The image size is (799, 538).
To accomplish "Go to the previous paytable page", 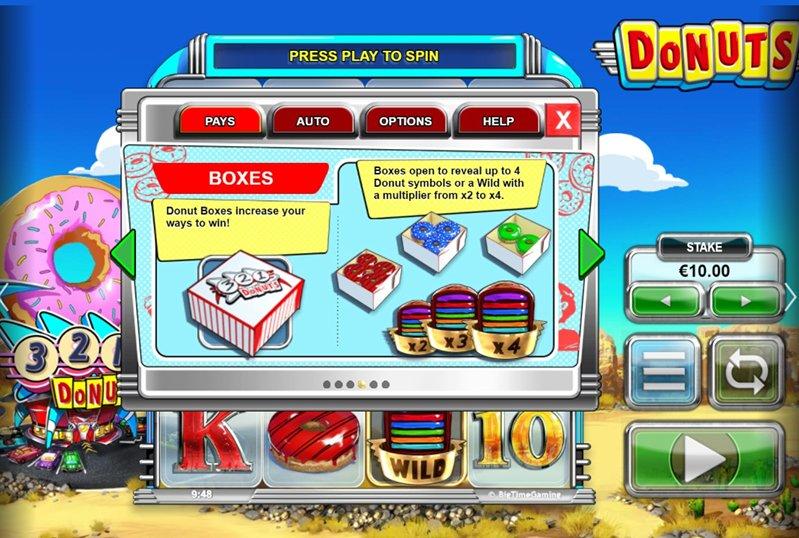I will pyautogui.click(x=123, y=257).
